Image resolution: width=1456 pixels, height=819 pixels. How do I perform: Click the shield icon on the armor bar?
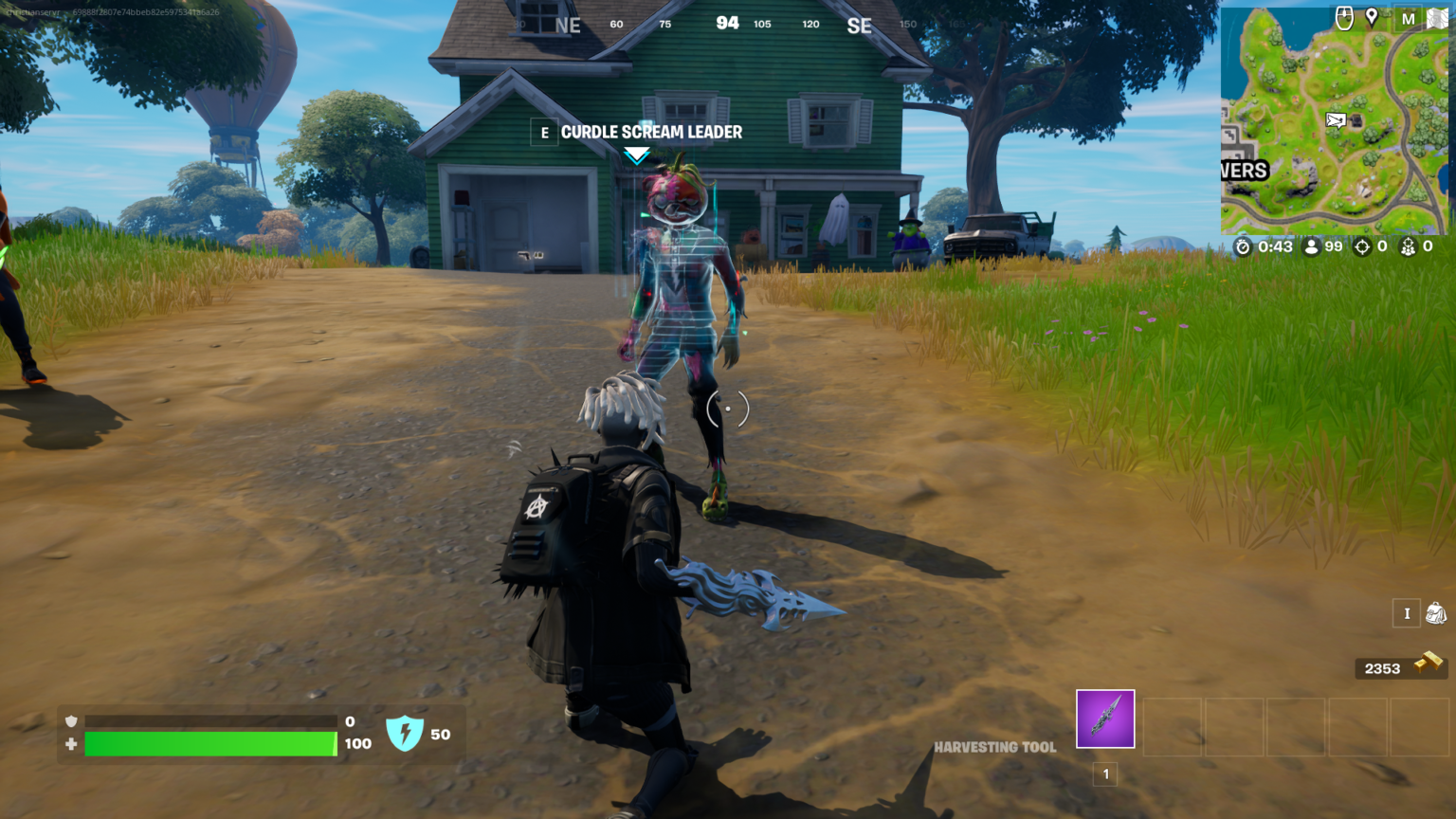click(70, 721)
